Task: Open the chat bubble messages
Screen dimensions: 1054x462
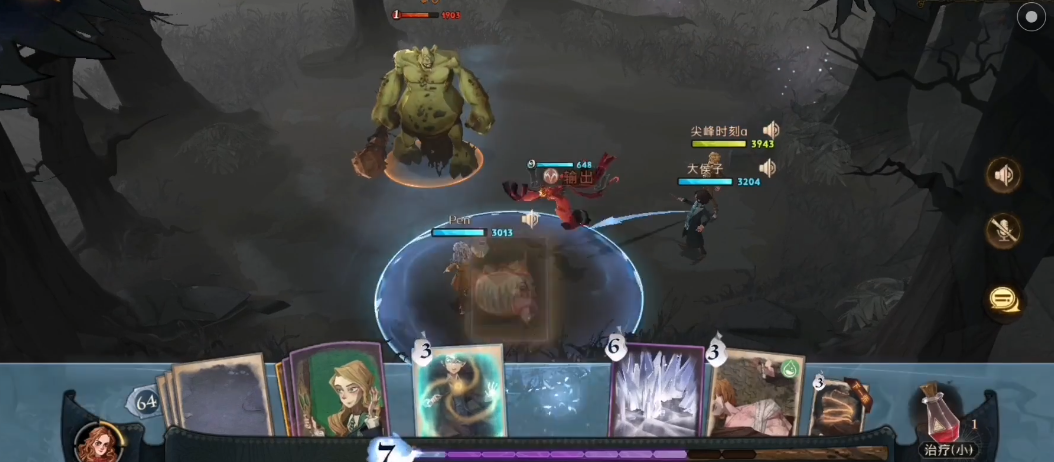Action: coord(1004,298)
